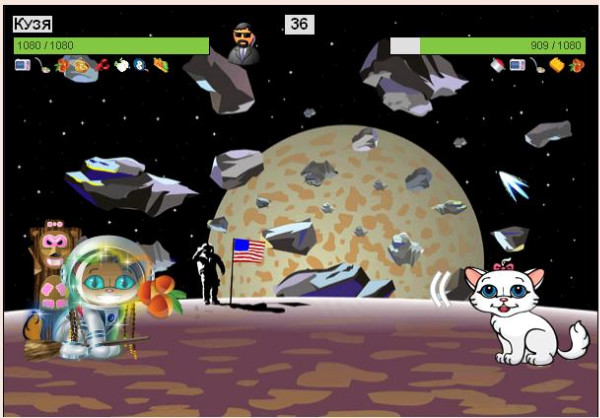600x418 pixels.
Task: Click the opponent's red tomatoes icon
Action: pos(576,66)
